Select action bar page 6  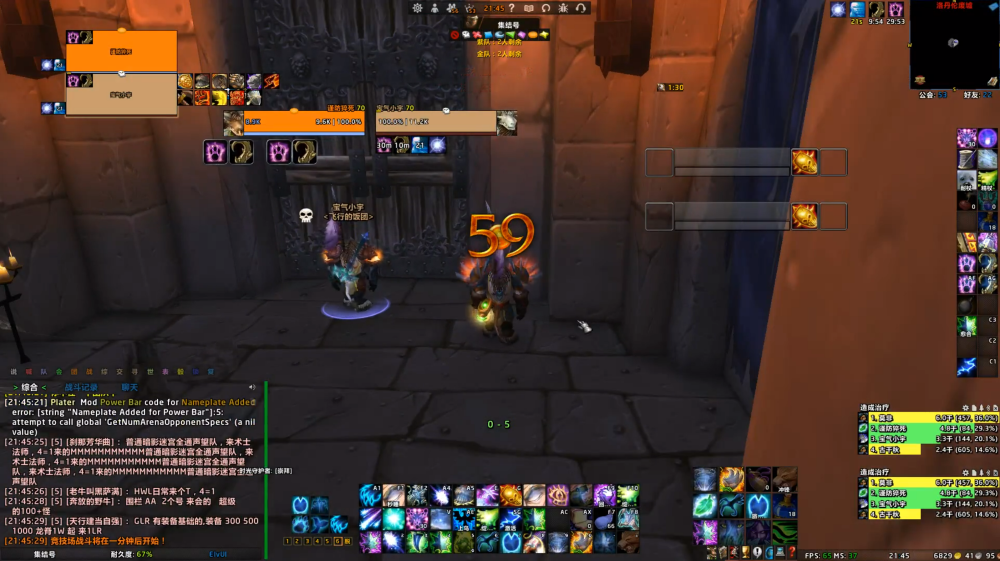337,541
